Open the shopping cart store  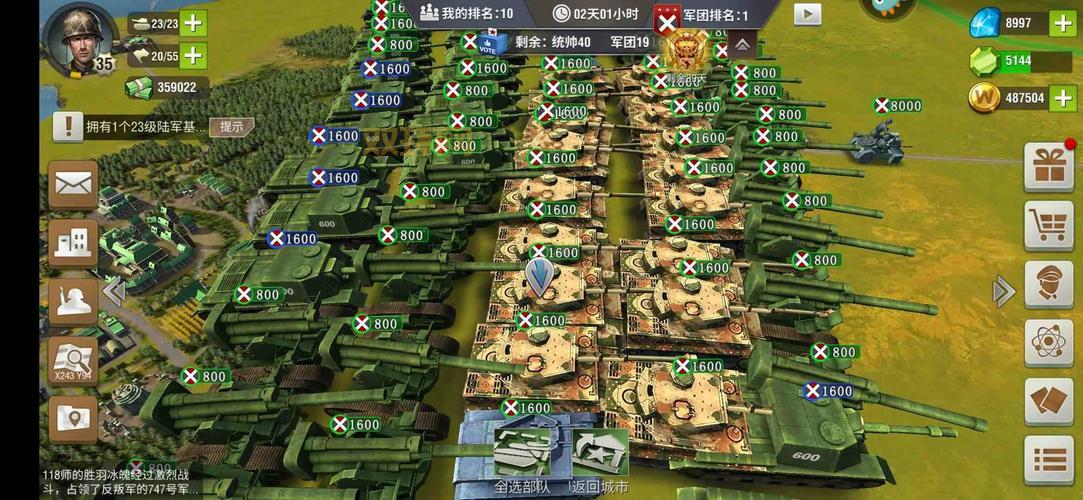[x=1048, y=226]
